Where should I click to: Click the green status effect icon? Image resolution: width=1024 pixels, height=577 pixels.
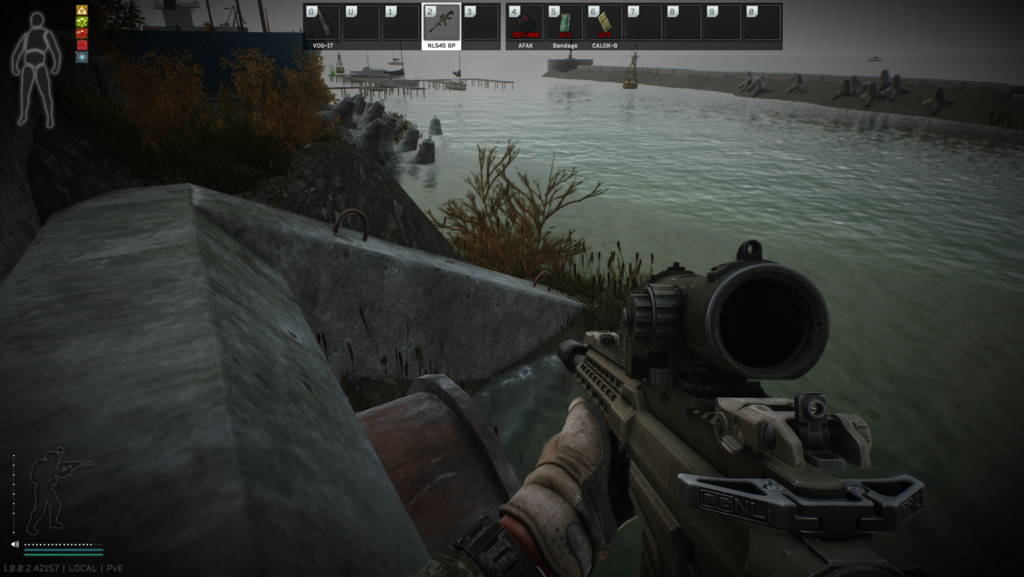tap(82, 22)
